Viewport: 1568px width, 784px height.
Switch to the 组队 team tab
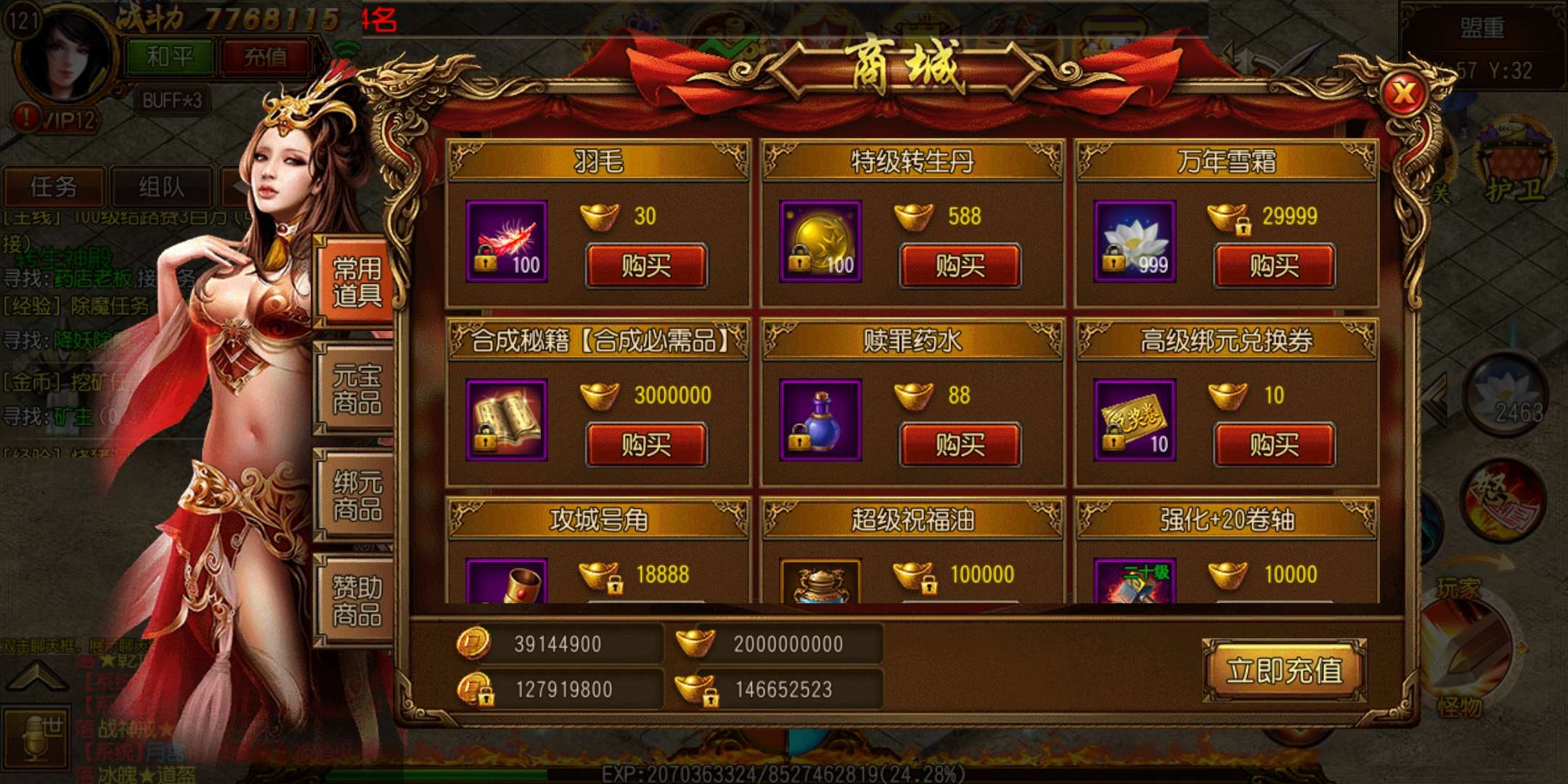[161, 187]
